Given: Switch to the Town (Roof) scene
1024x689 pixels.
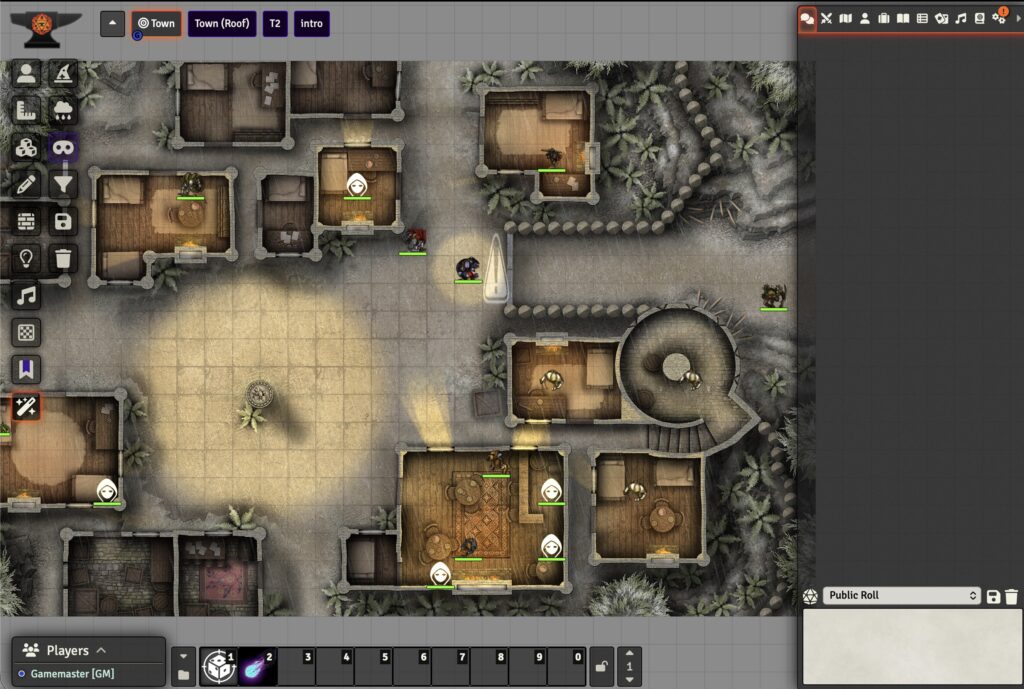Looking at the screenshot, I should [x=221, y=24].
